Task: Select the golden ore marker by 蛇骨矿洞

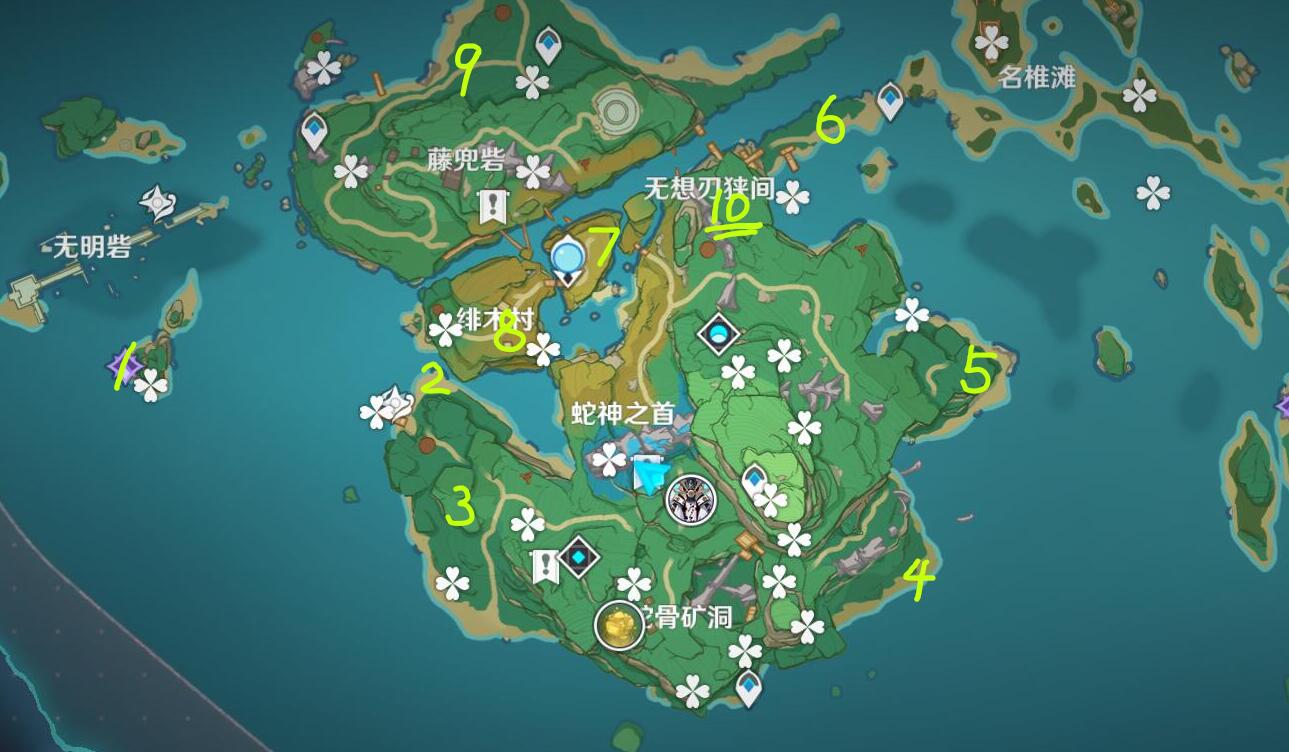Action: (619, 626)
